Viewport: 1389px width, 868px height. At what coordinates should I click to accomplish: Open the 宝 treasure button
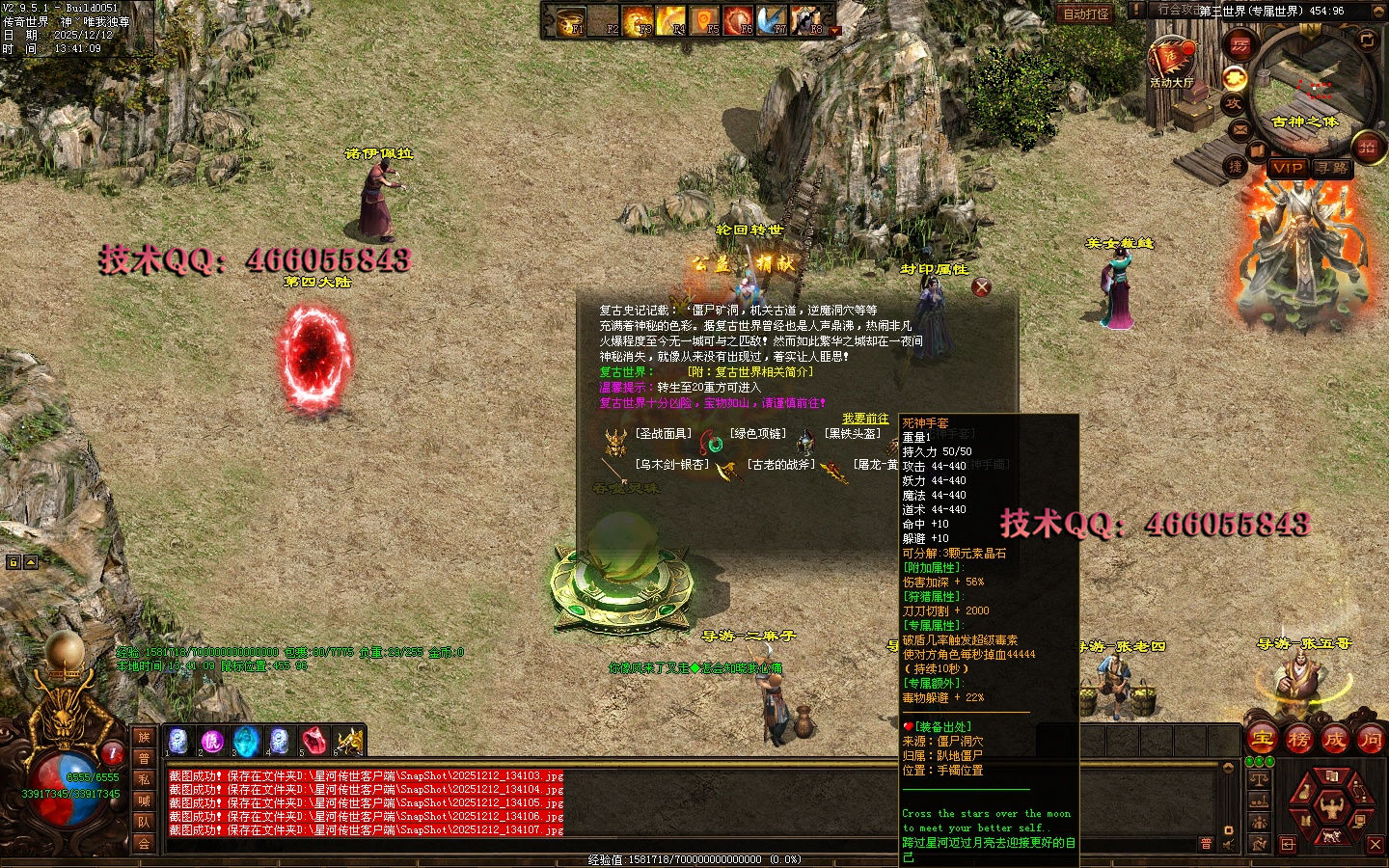(1263, 740)
